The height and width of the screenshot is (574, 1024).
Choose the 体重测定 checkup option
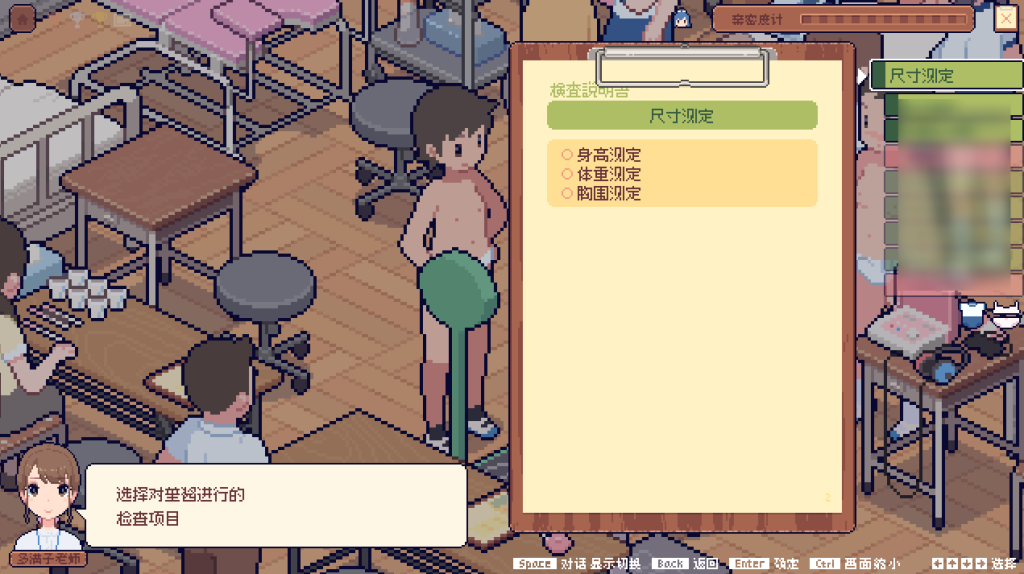(x=608, y=174)
